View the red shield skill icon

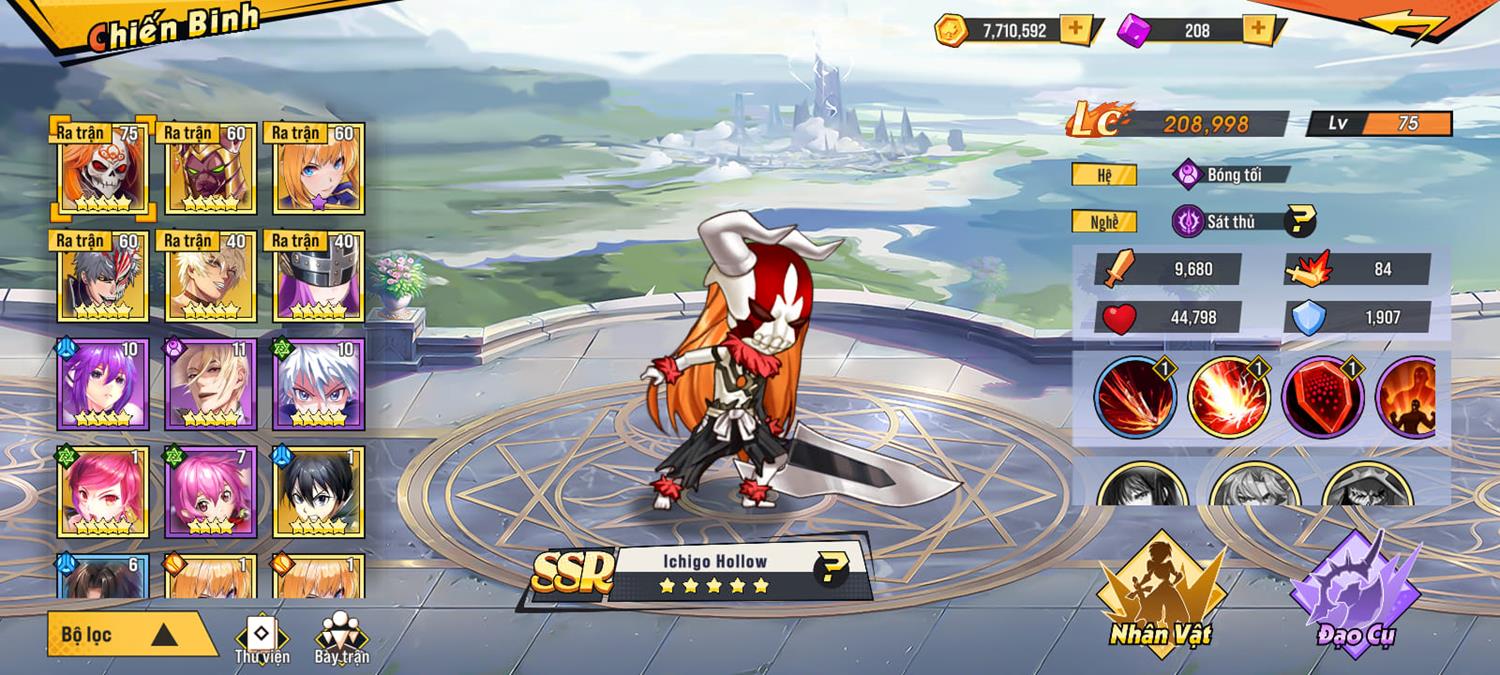pos(1322,397)
